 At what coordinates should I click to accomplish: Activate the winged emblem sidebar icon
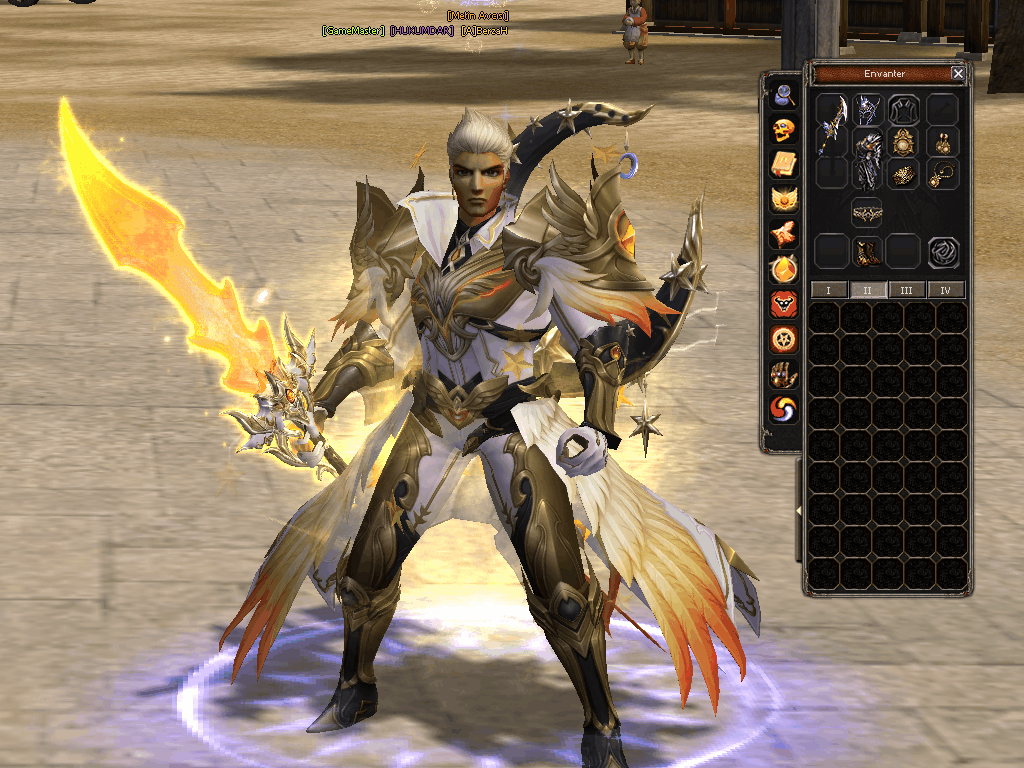(x=784, y=200)
